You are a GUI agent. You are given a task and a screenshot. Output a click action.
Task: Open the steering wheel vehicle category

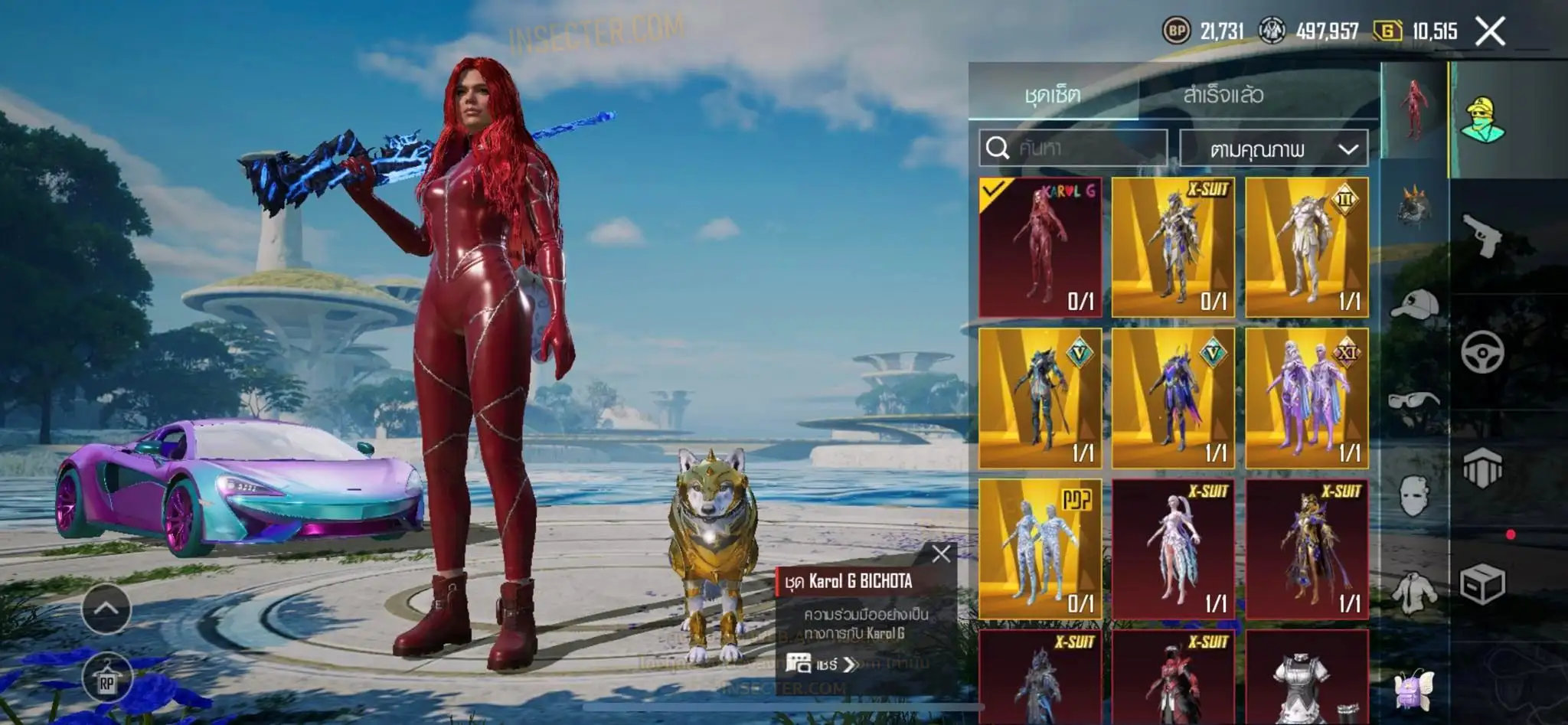click(x=1481, y=353)
